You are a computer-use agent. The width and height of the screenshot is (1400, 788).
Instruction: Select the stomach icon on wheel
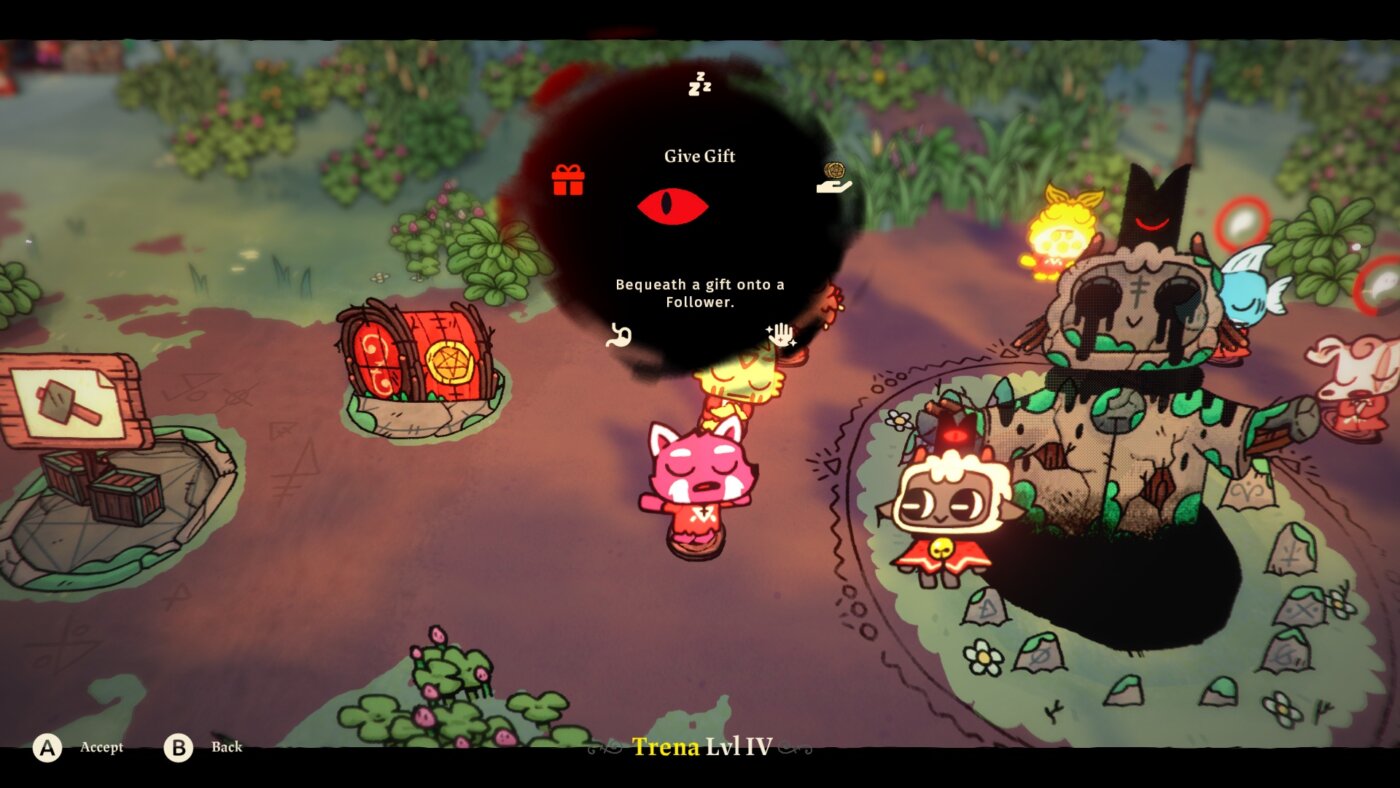tap(619, 335)
